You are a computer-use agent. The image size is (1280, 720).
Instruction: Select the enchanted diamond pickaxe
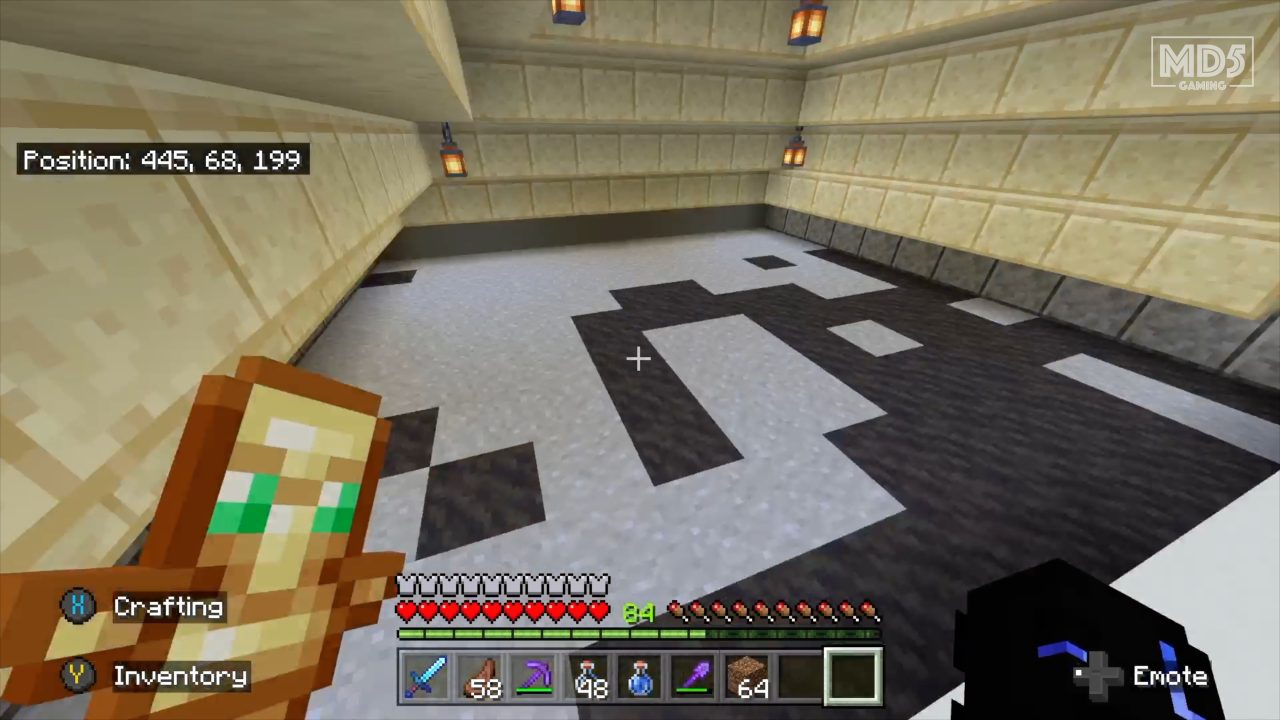pos(537,677)
